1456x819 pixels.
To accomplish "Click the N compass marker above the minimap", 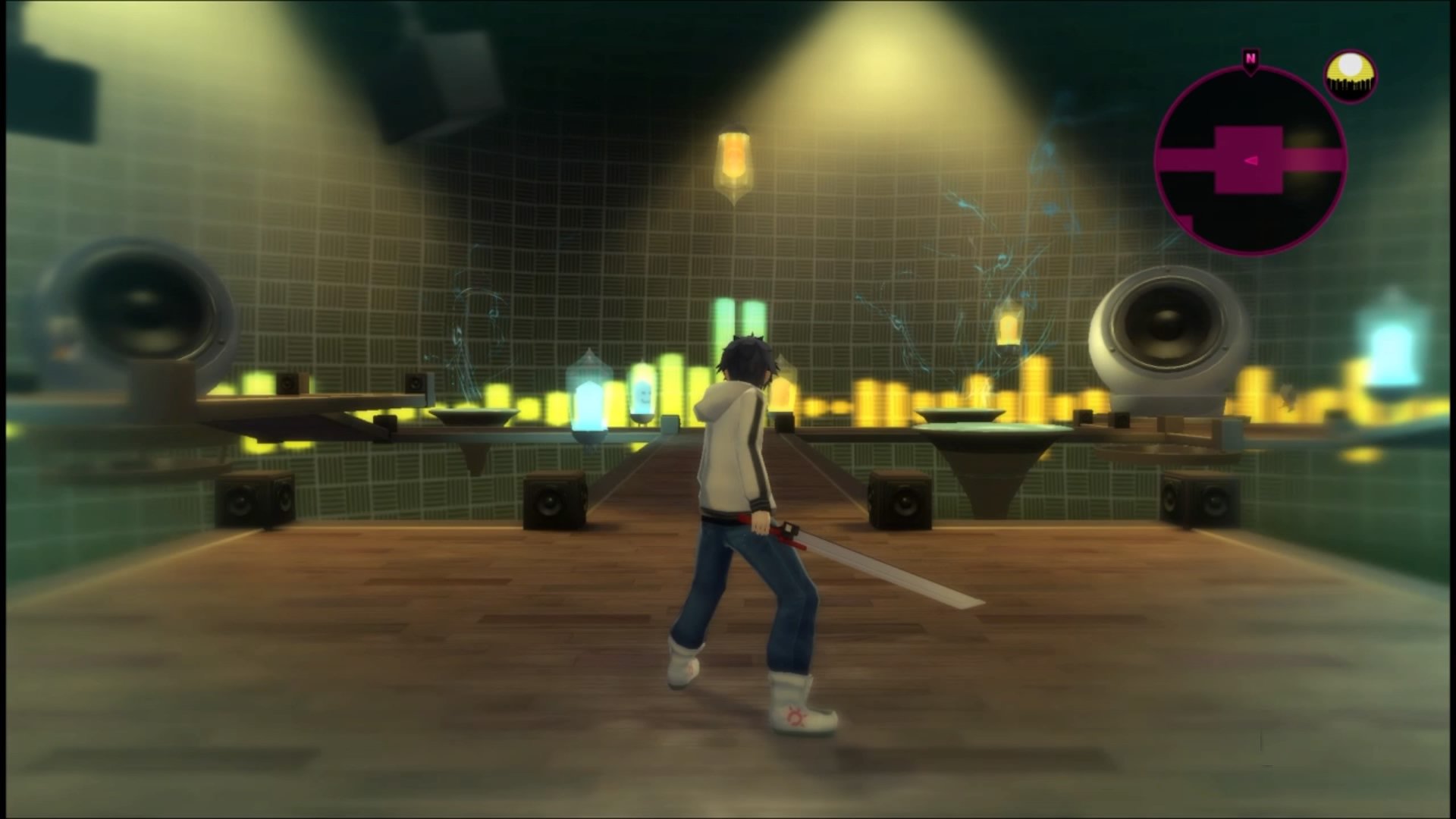I will (1250, 57).
